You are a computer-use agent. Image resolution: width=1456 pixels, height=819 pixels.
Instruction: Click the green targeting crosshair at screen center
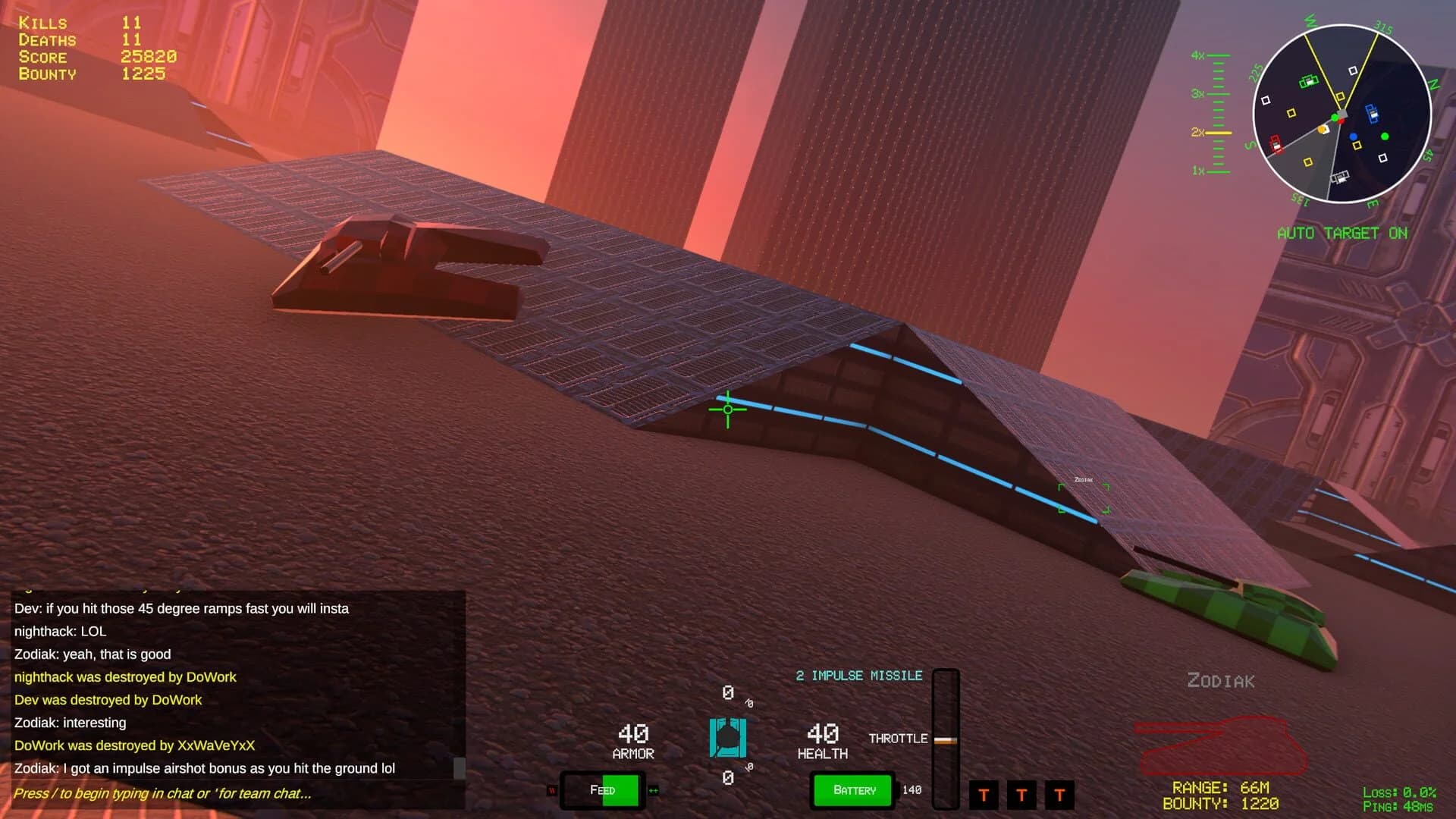[726, 409]
